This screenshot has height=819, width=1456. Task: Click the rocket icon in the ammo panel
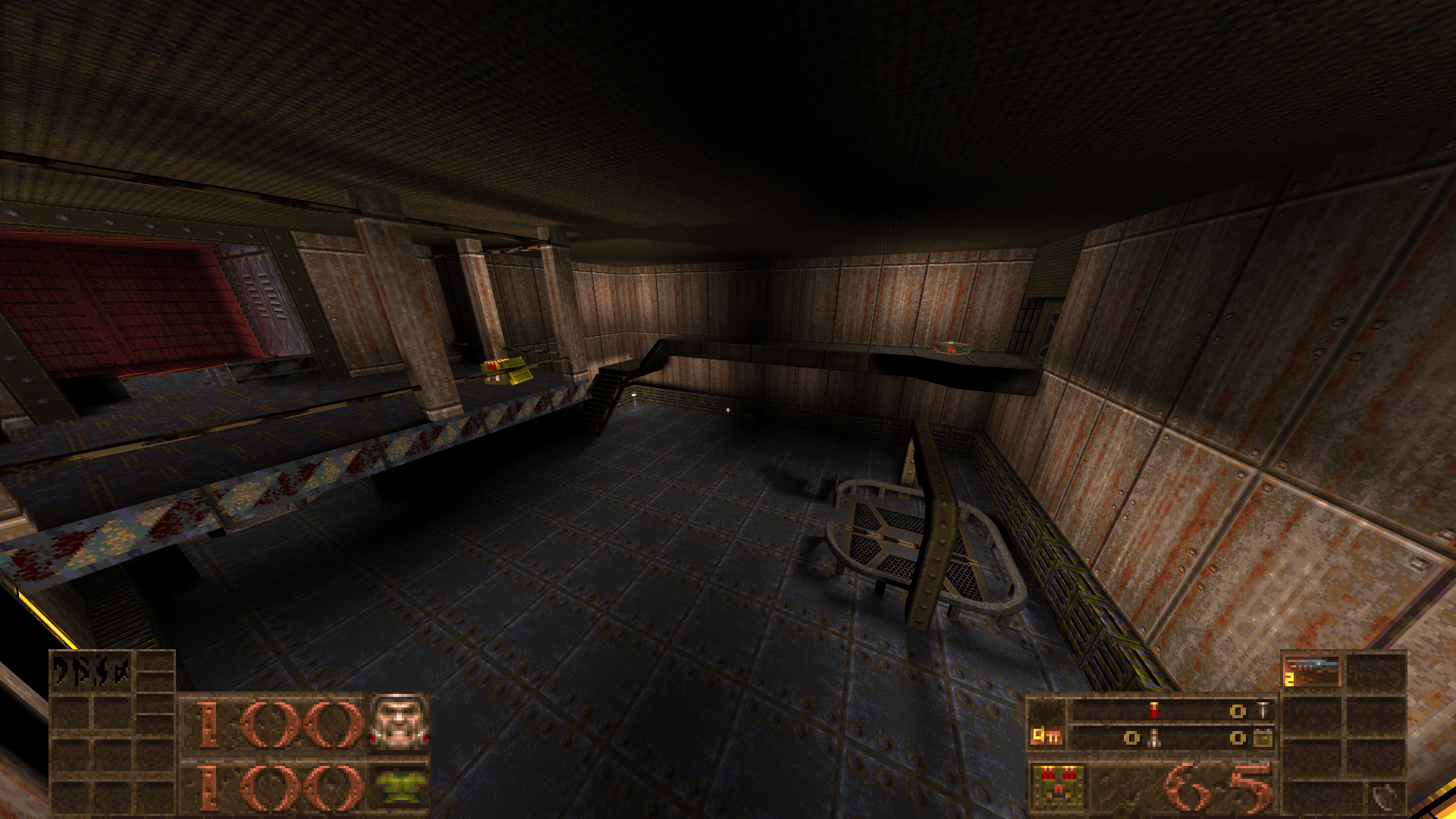click(1154, 739)
